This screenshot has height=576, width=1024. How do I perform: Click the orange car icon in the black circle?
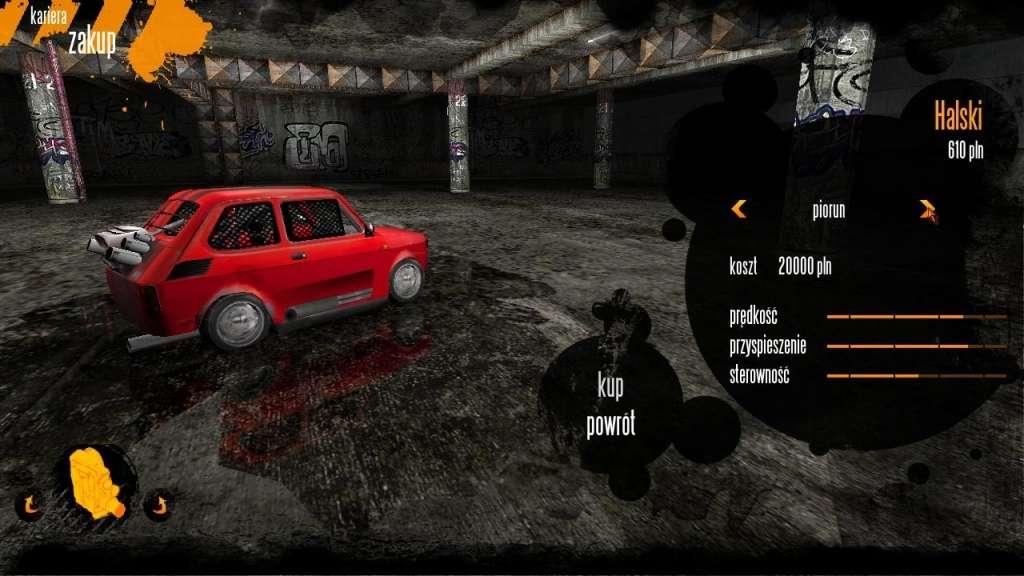[96, 483]
